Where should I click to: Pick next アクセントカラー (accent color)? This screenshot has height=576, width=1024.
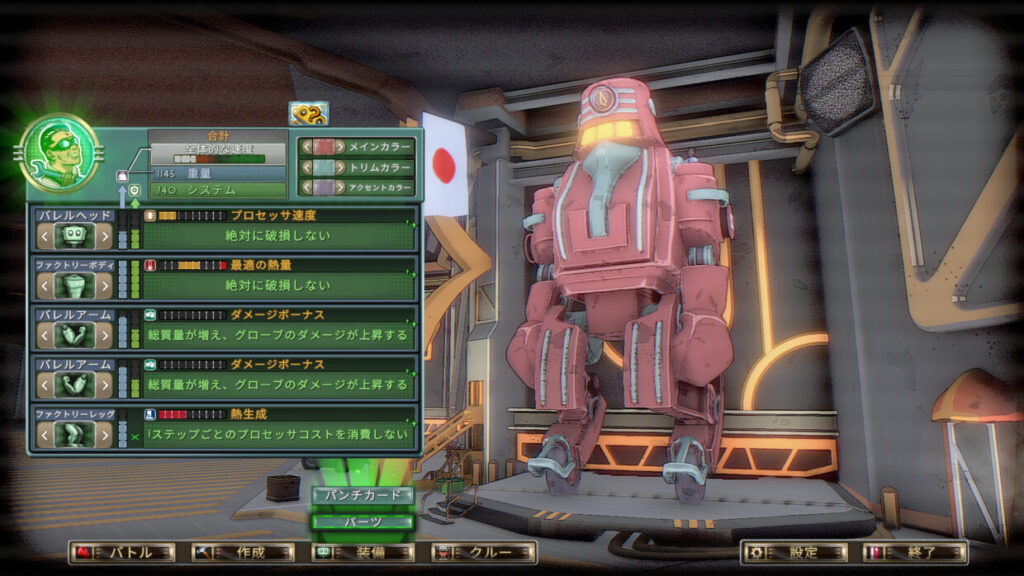point(341,187)
